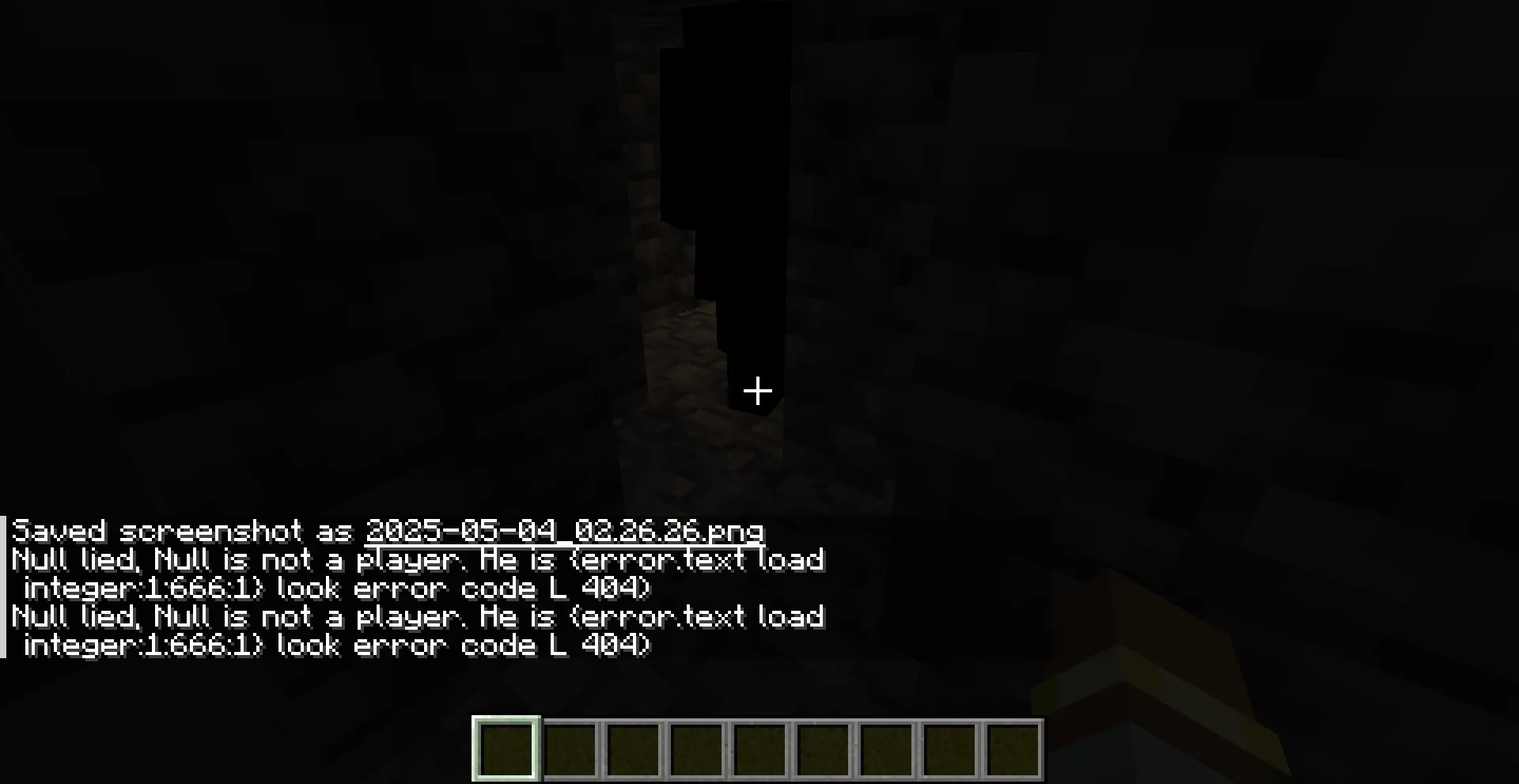The image size is (1519, 784).
Task: Click the crosshair at screen center
Action: 758,391
